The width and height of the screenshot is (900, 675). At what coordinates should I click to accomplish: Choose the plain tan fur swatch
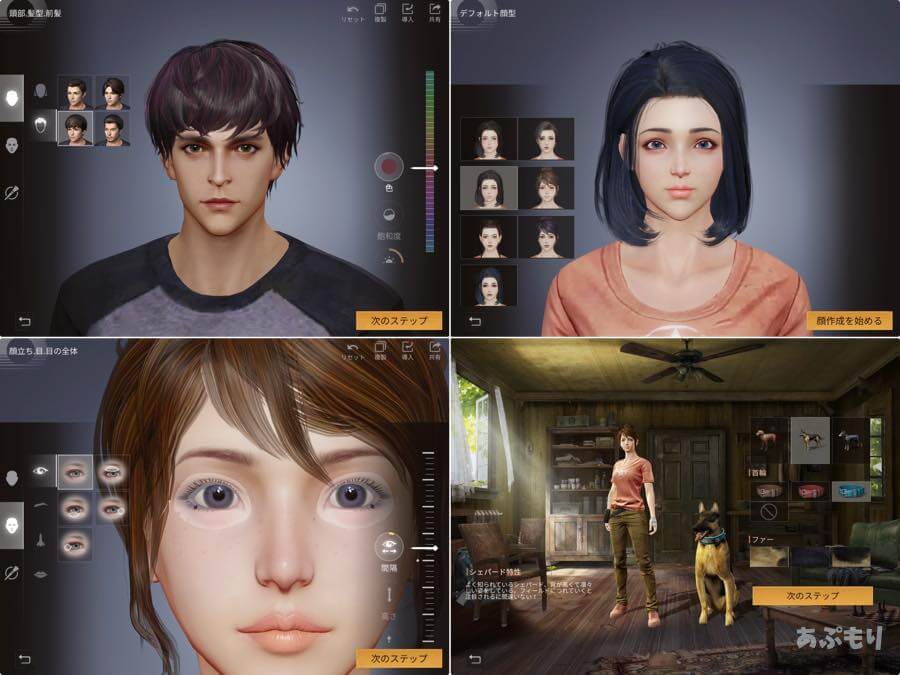770,558
